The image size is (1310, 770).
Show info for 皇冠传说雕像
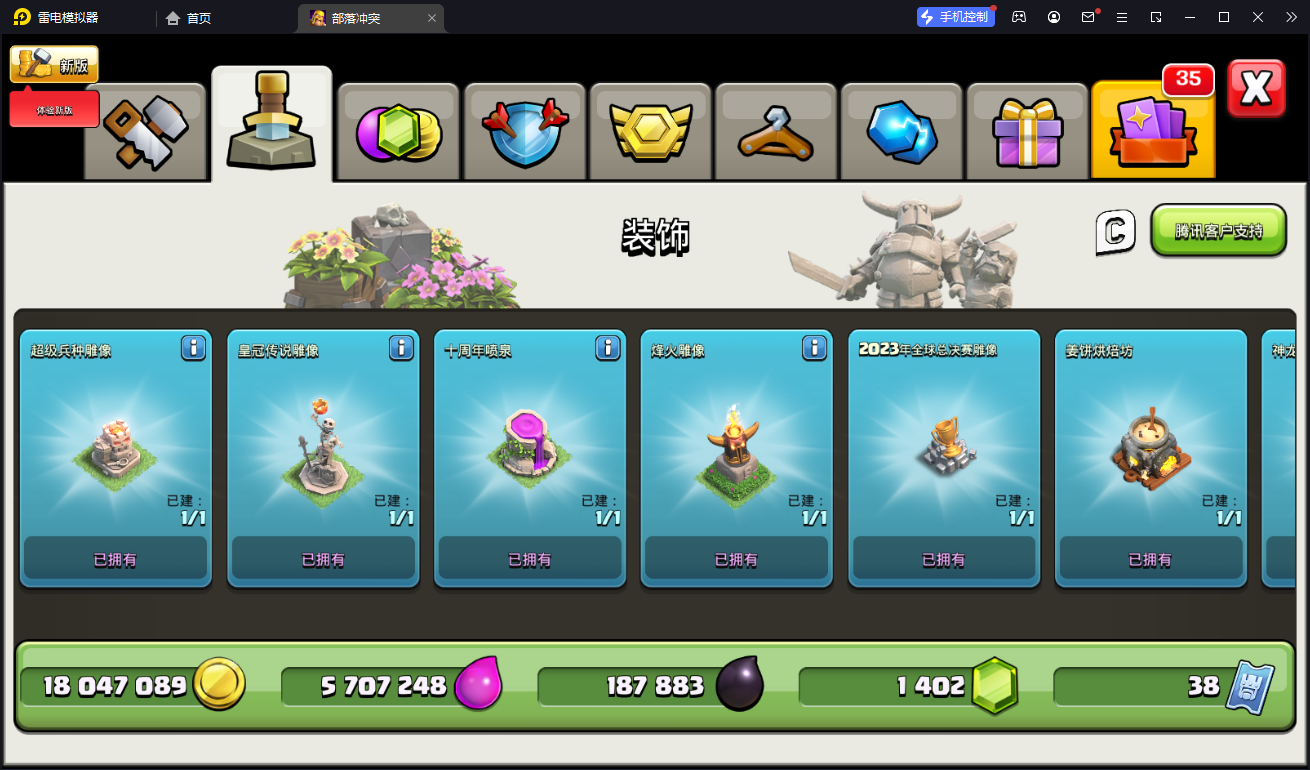[x=401, y=348]
